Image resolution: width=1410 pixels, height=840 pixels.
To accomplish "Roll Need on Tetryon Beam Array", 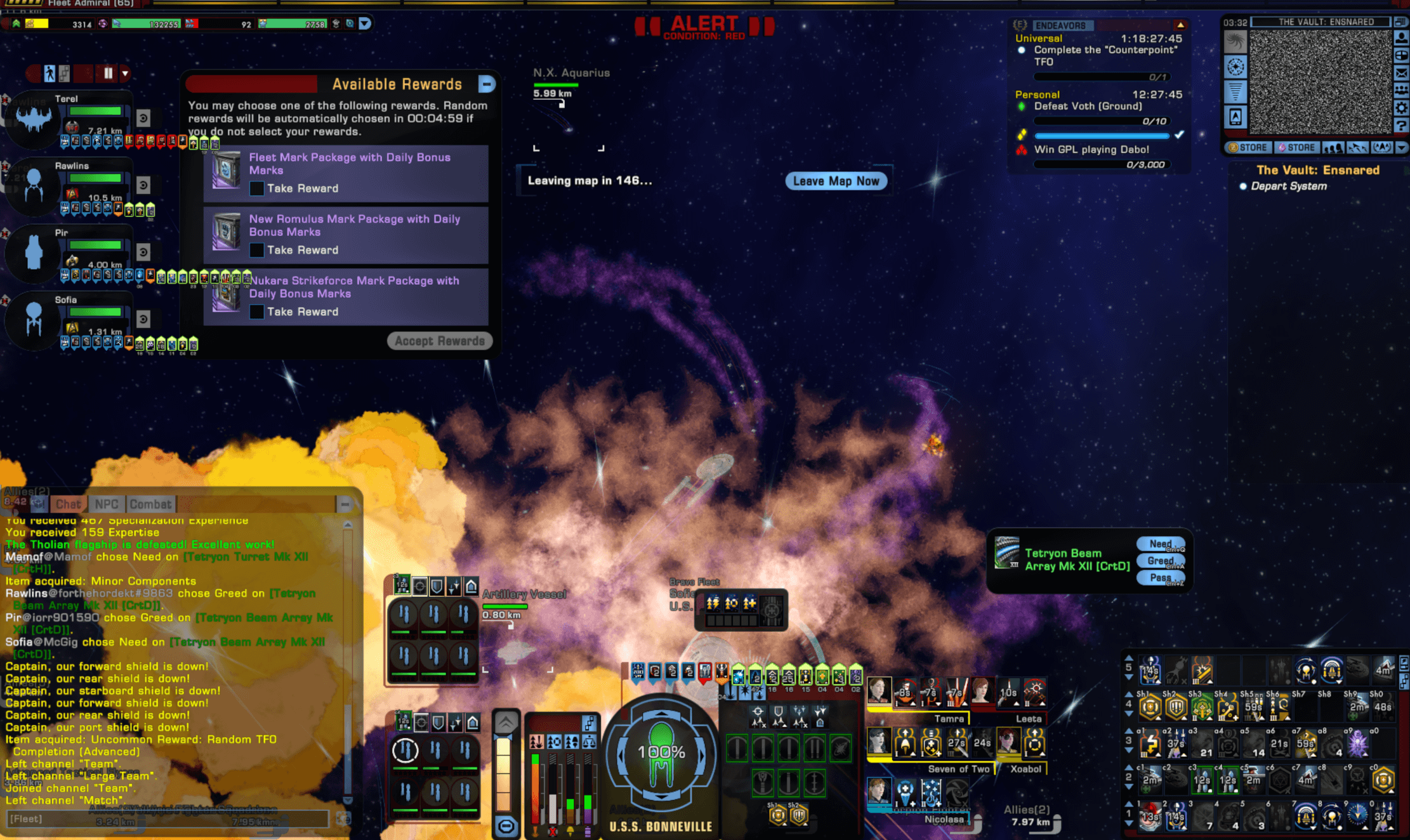I will (x=1161, y=544).
